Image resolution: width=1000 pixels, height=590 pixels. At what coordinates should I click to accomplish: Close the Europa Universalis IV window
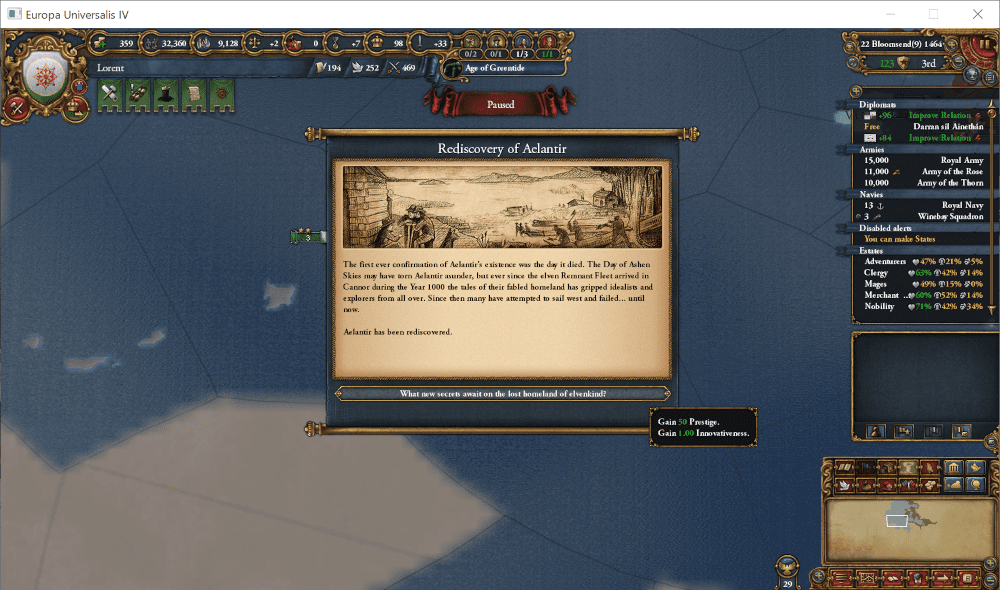tap(977, 14)
